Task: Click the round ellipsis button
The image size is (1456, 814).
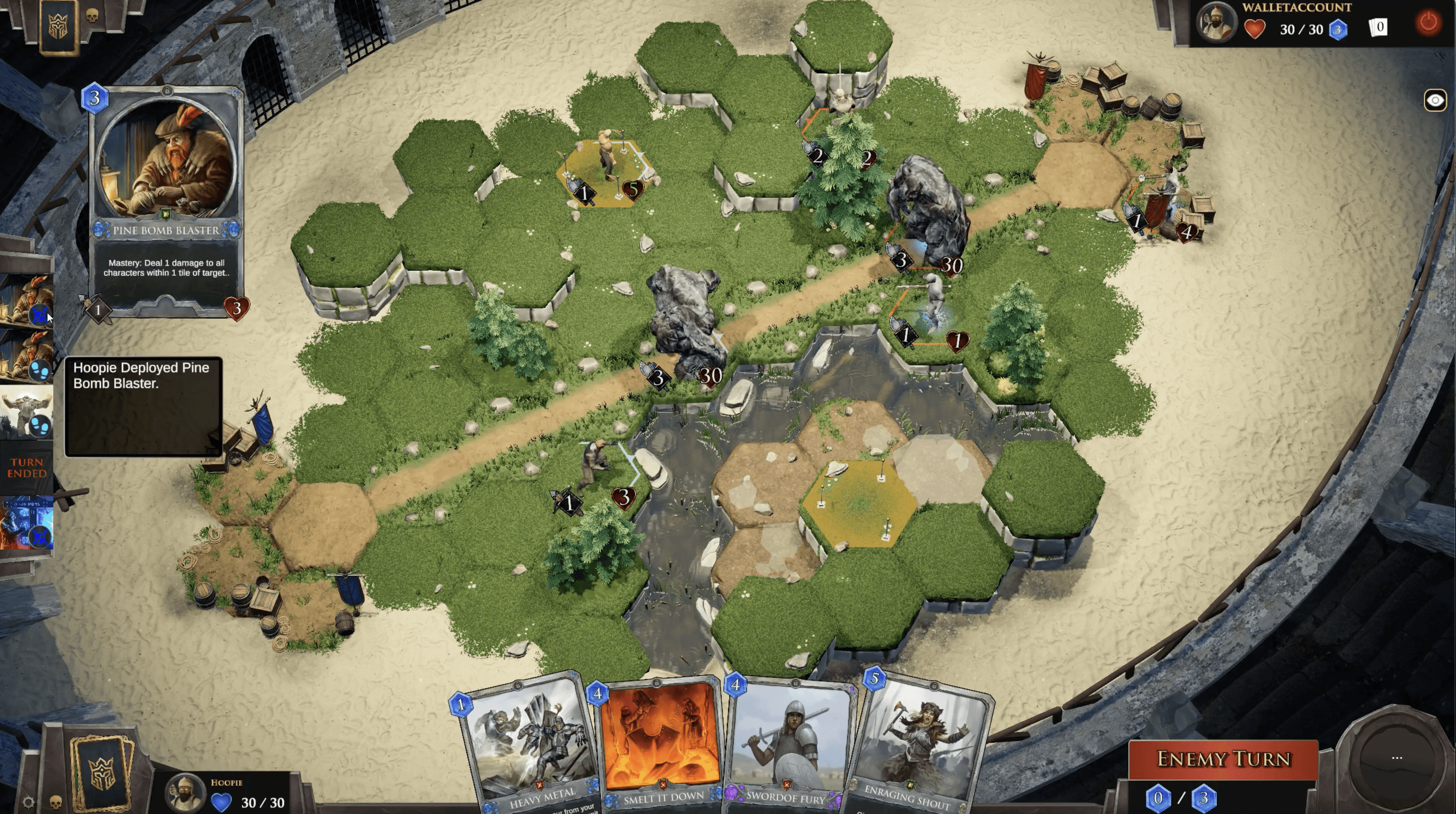Action: tap(1396, 758)
